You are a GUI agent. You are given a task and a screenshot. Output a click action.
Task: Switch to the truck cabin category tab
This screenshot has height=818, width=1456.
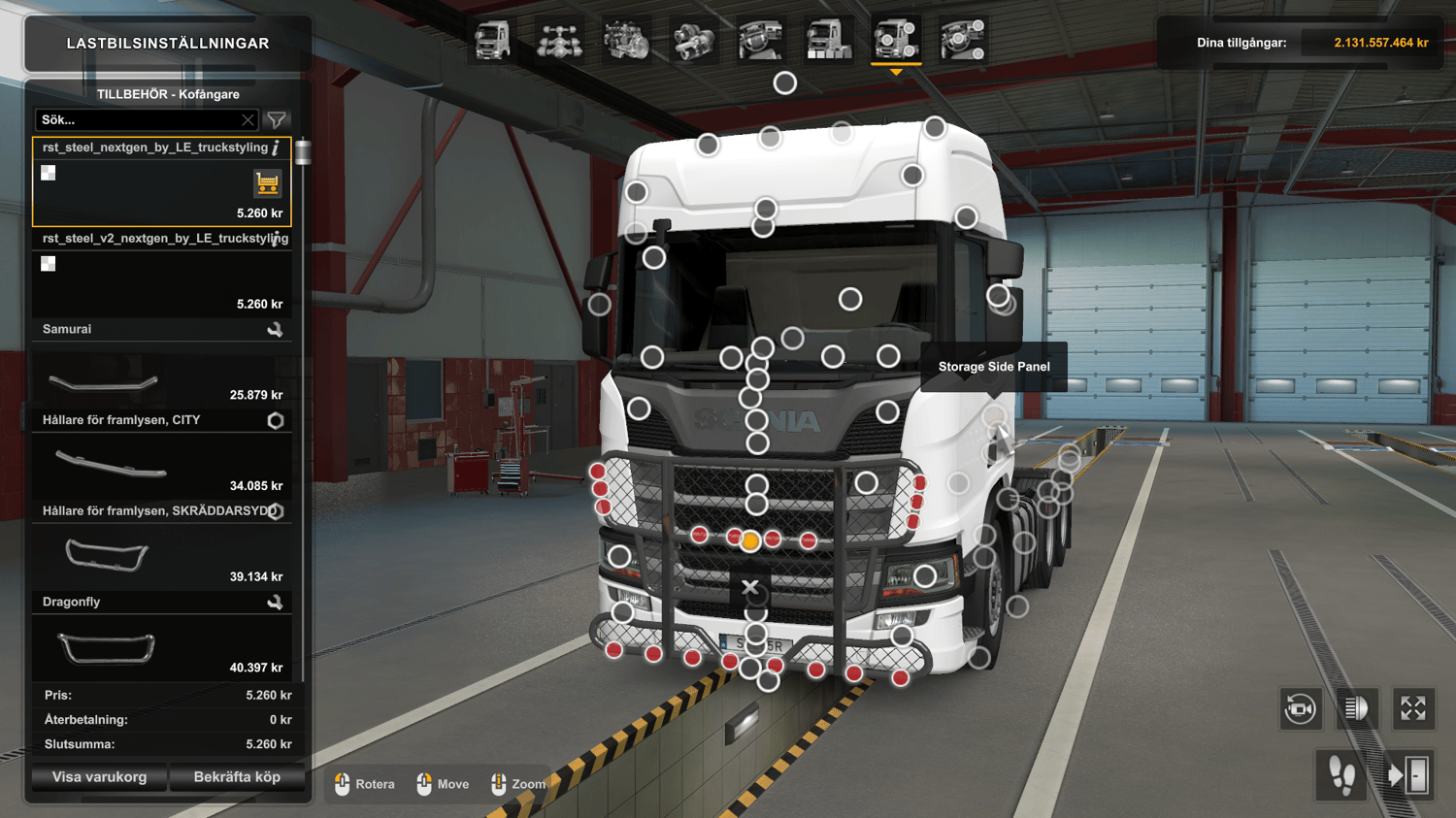click(492, 41)
